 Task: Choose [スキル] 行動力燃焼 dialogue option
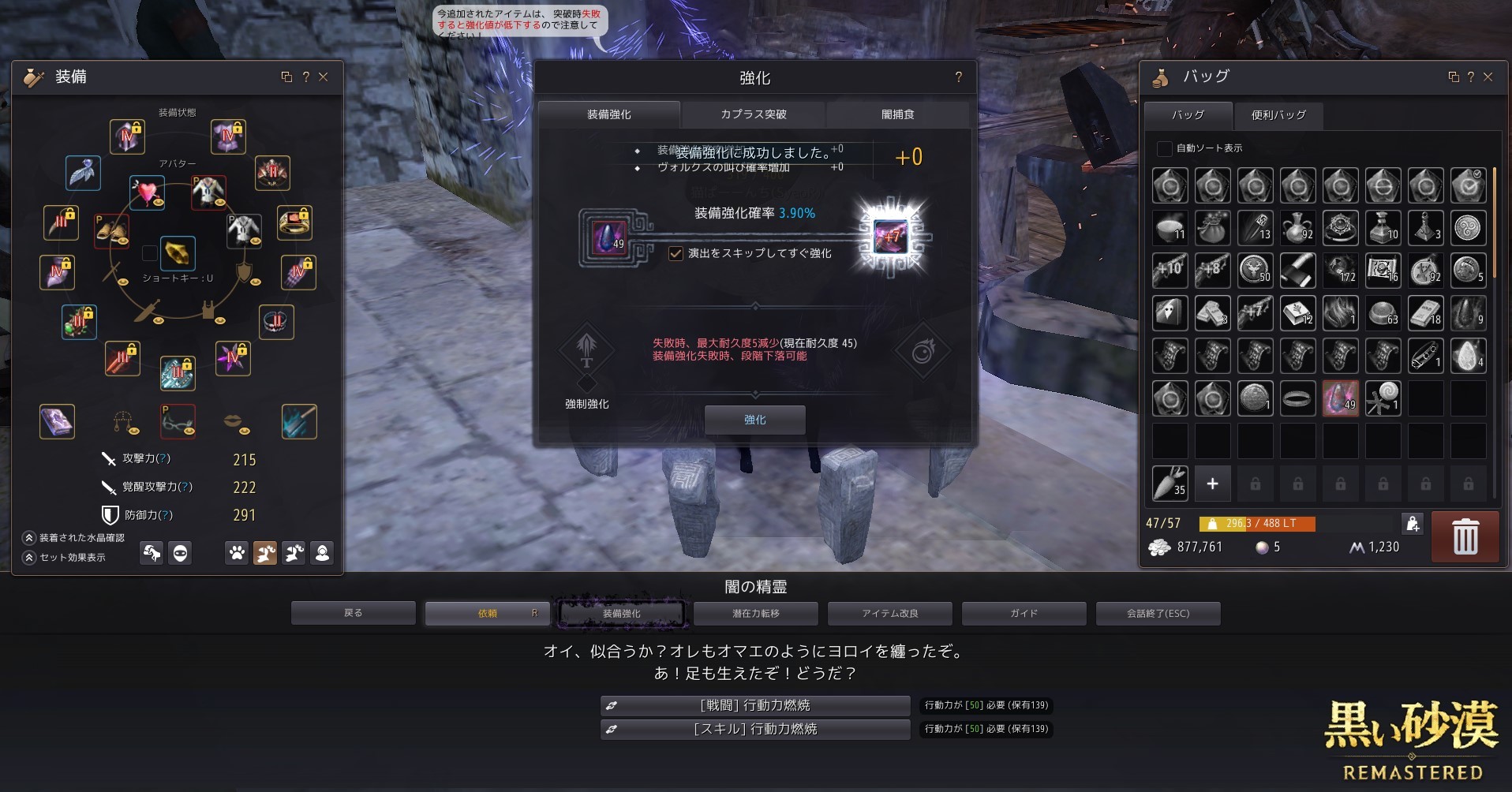pyautogui.click(x=754, y=729)
